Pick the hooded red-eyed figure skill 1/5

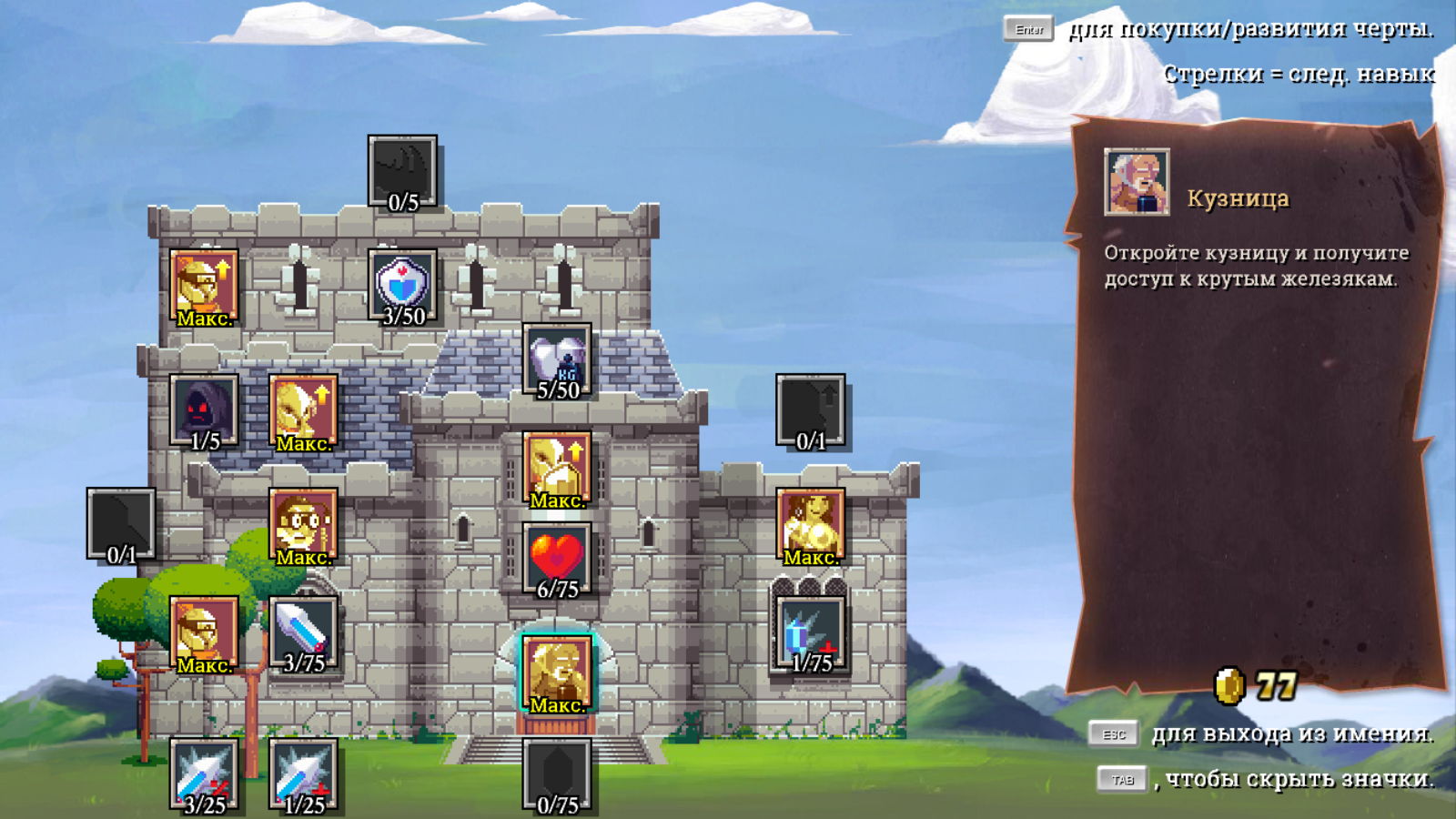pos(205,409)
